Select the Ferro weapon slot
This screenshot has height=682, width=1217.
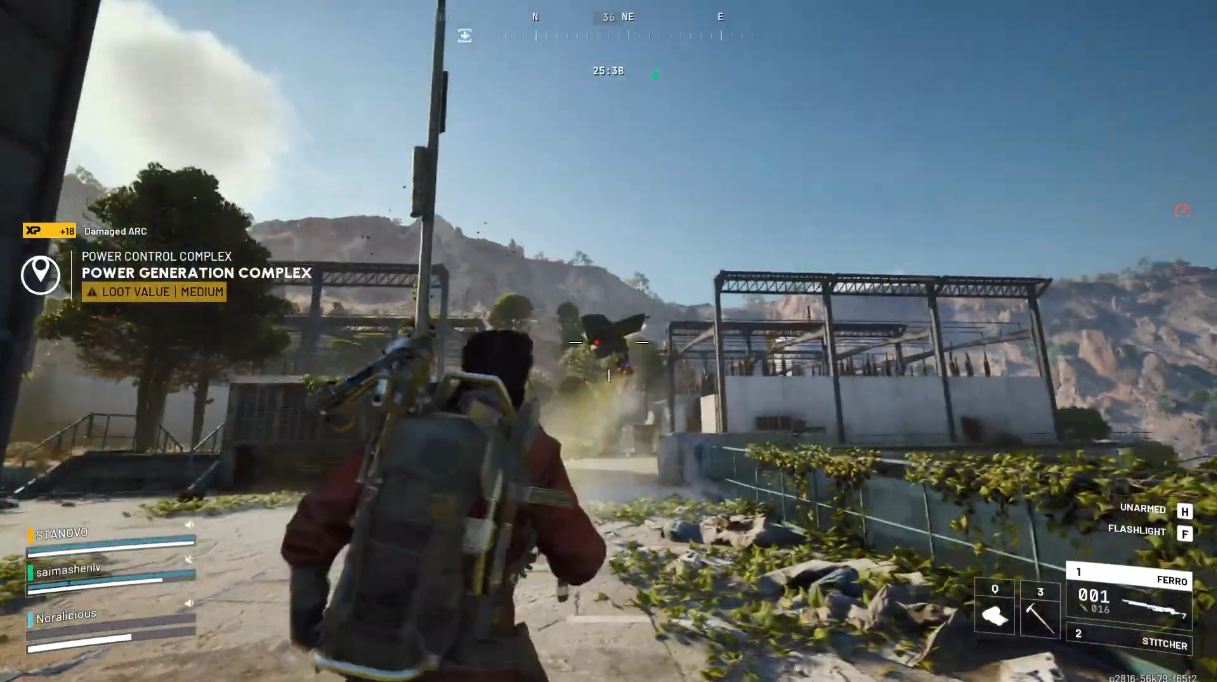[1128, 596]
